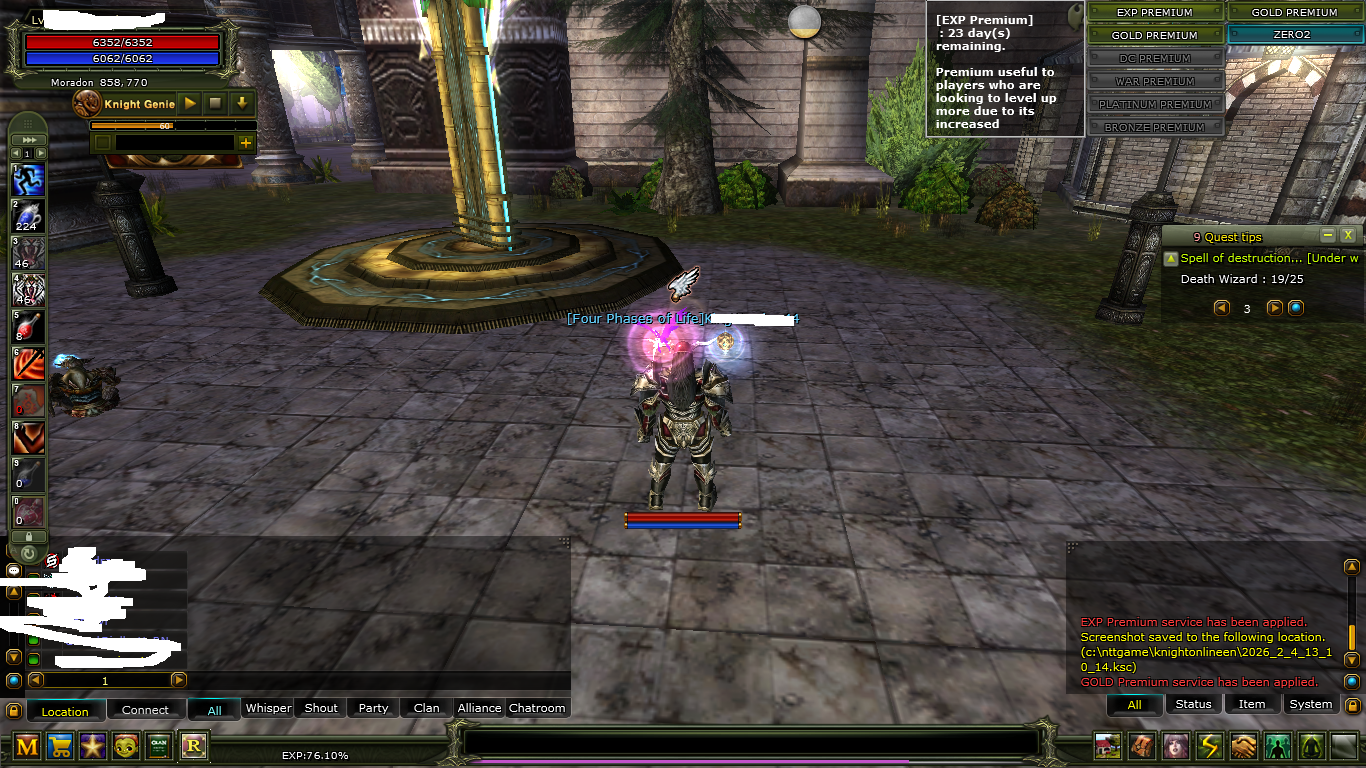Screen dimensions: 1366x768
Task: Select GOLD PREMIUM in the premium list
Action: pyautogui.click(x=1155, y=35)
